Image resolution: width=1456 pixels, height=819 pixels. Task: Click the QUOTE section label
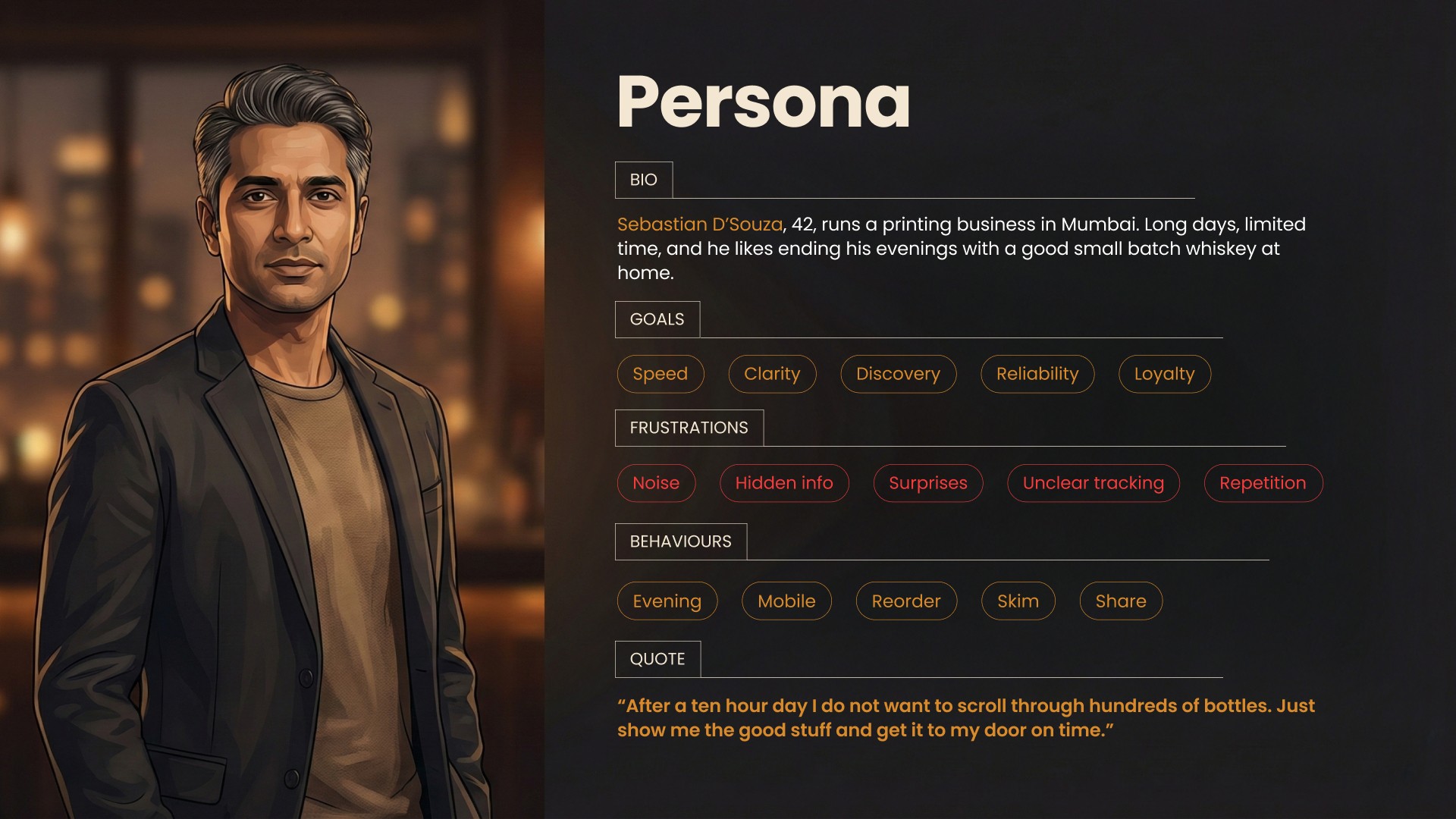[657, 659]
